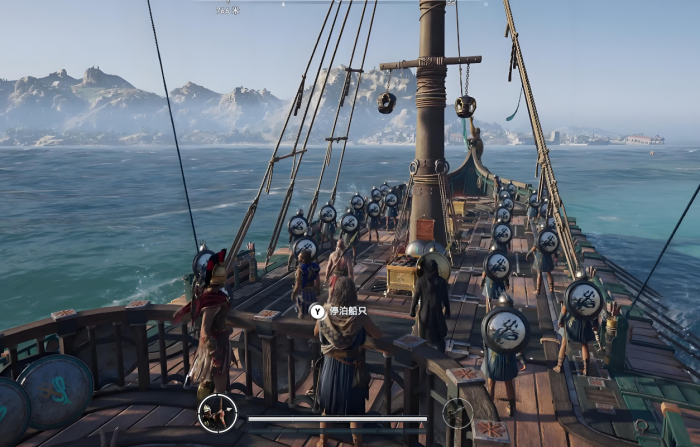Select the archer arrow volley icon
Screen dimensions: 700x447
(x=217, y=412)
